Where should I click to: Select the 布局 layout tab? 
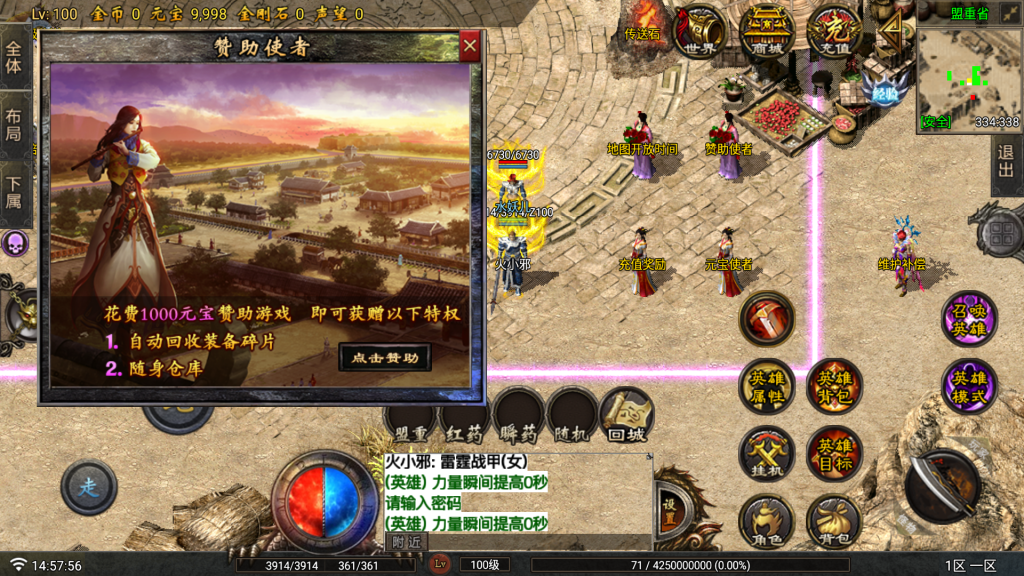click(x=14, y=125)
